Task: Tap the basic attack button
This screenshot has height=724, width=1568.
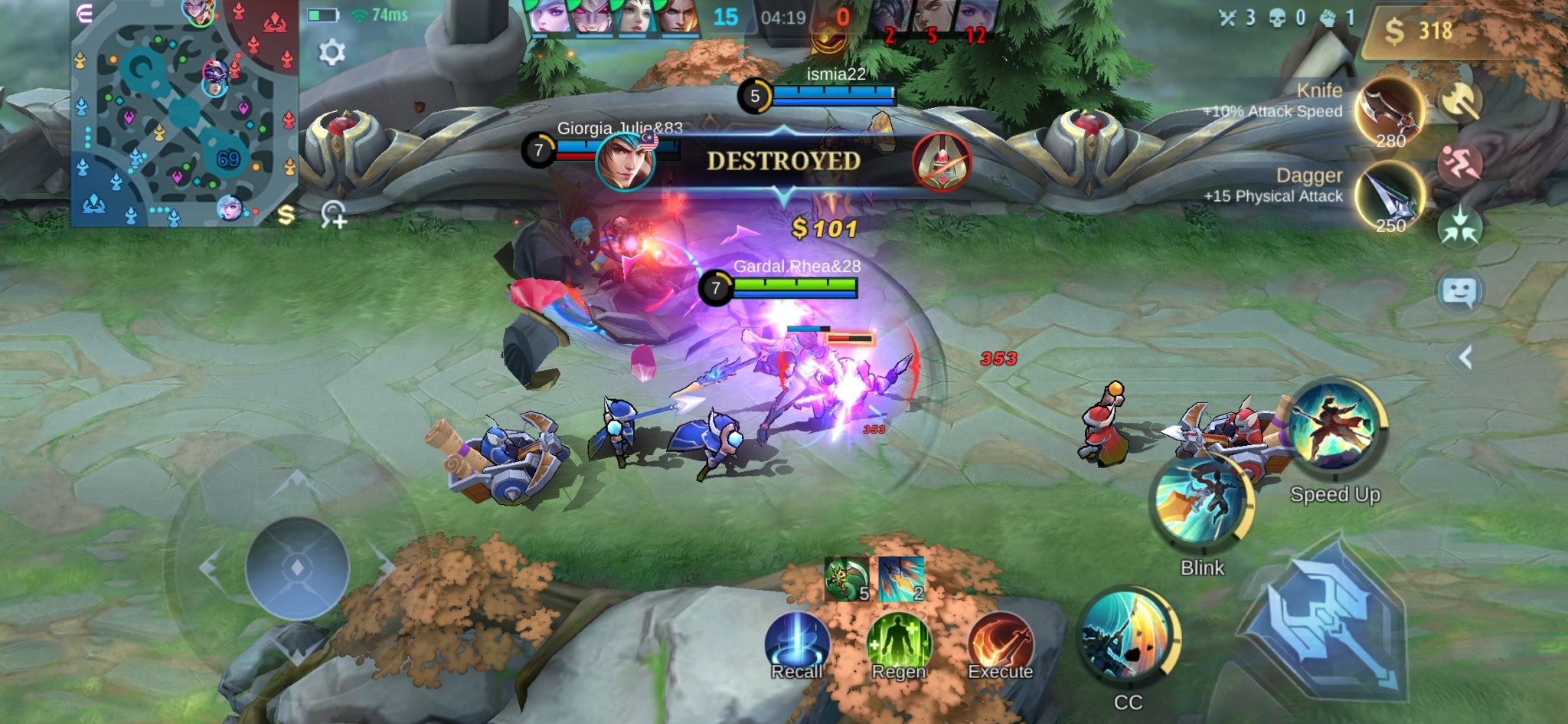Action: coord(1328,621)
